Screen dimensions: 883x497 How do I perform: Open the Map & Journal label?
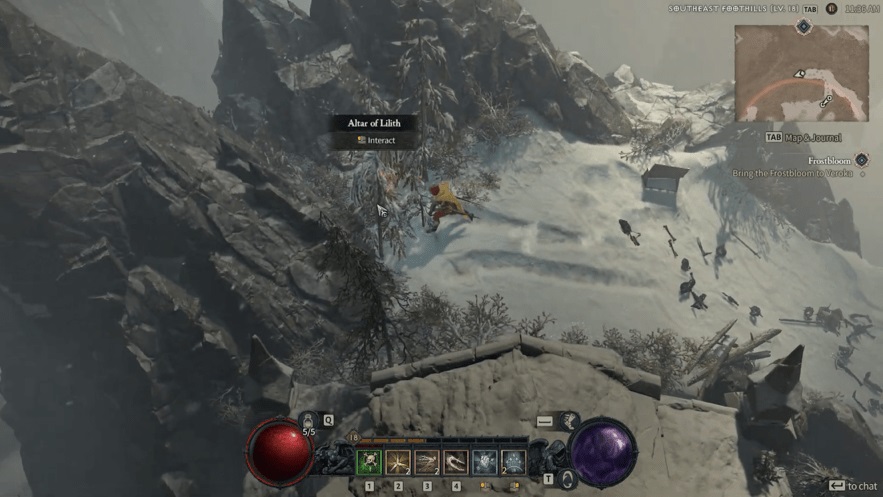[x=811, y=137]
